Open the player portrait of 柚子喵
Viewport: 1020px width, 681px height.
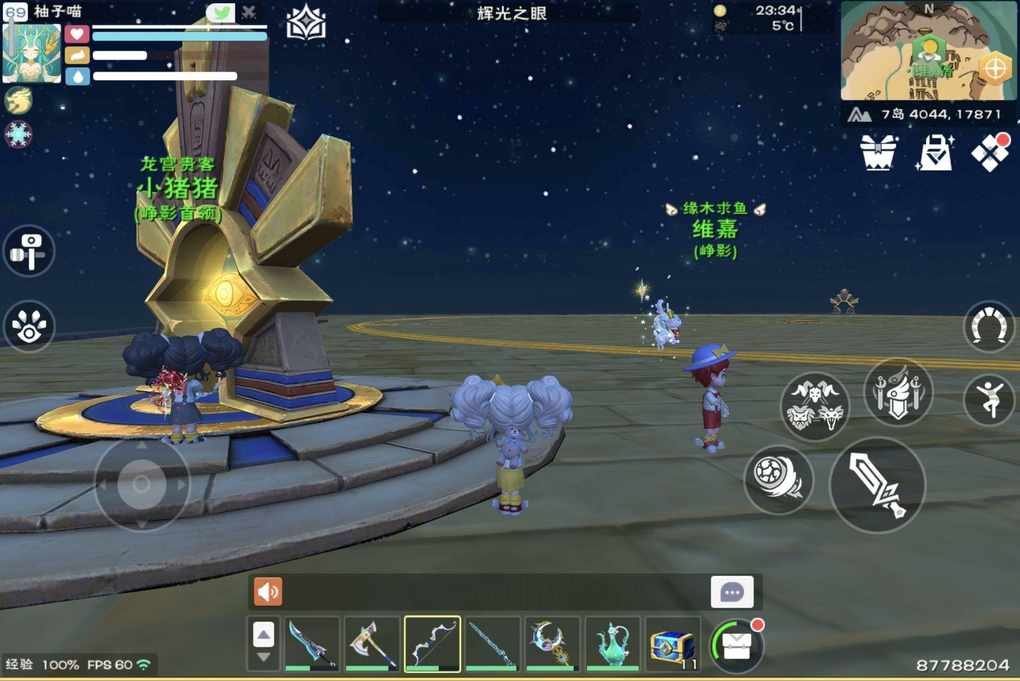(32, 52)
